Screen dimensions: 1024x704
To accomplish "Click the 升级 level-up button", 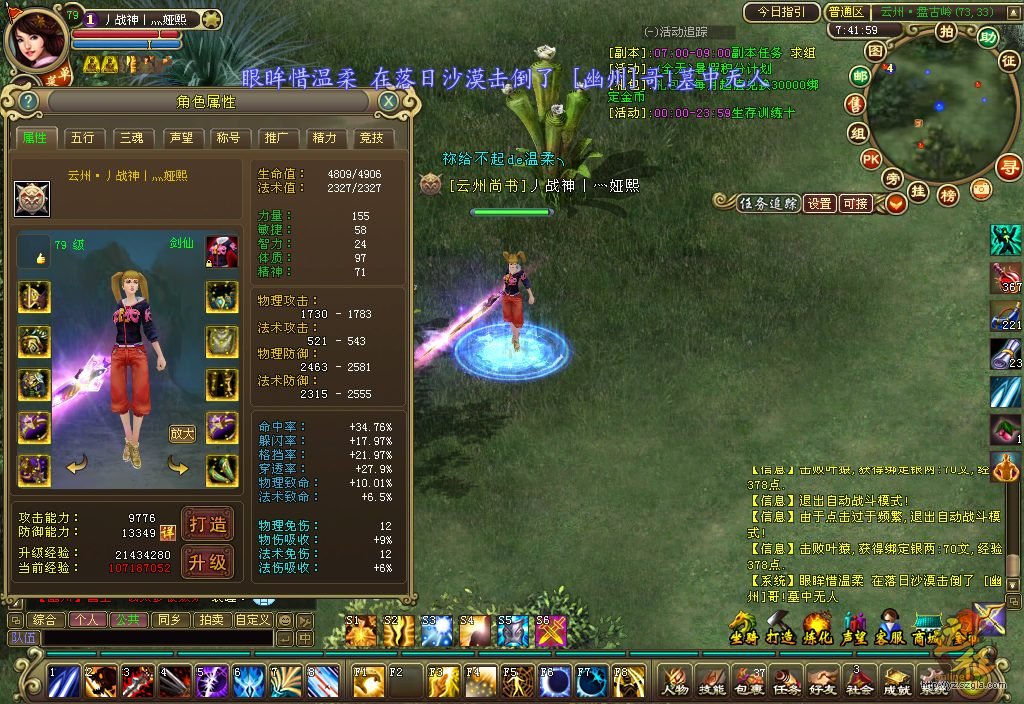I will pos(207,563).
